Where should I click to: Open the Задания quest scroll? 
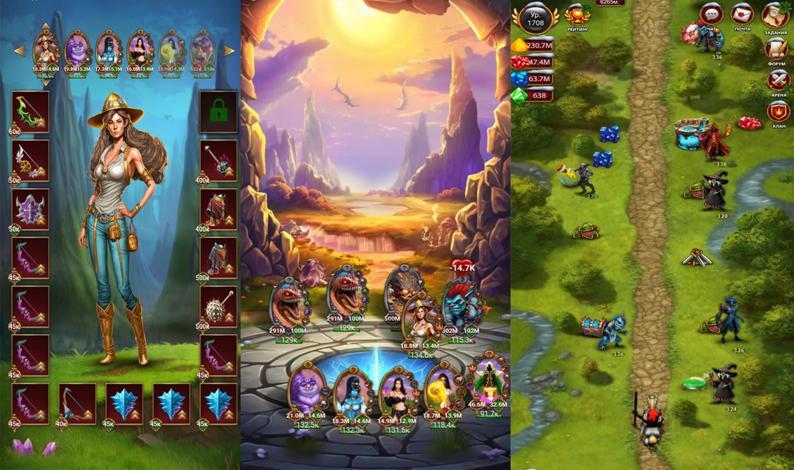point(774,15)
